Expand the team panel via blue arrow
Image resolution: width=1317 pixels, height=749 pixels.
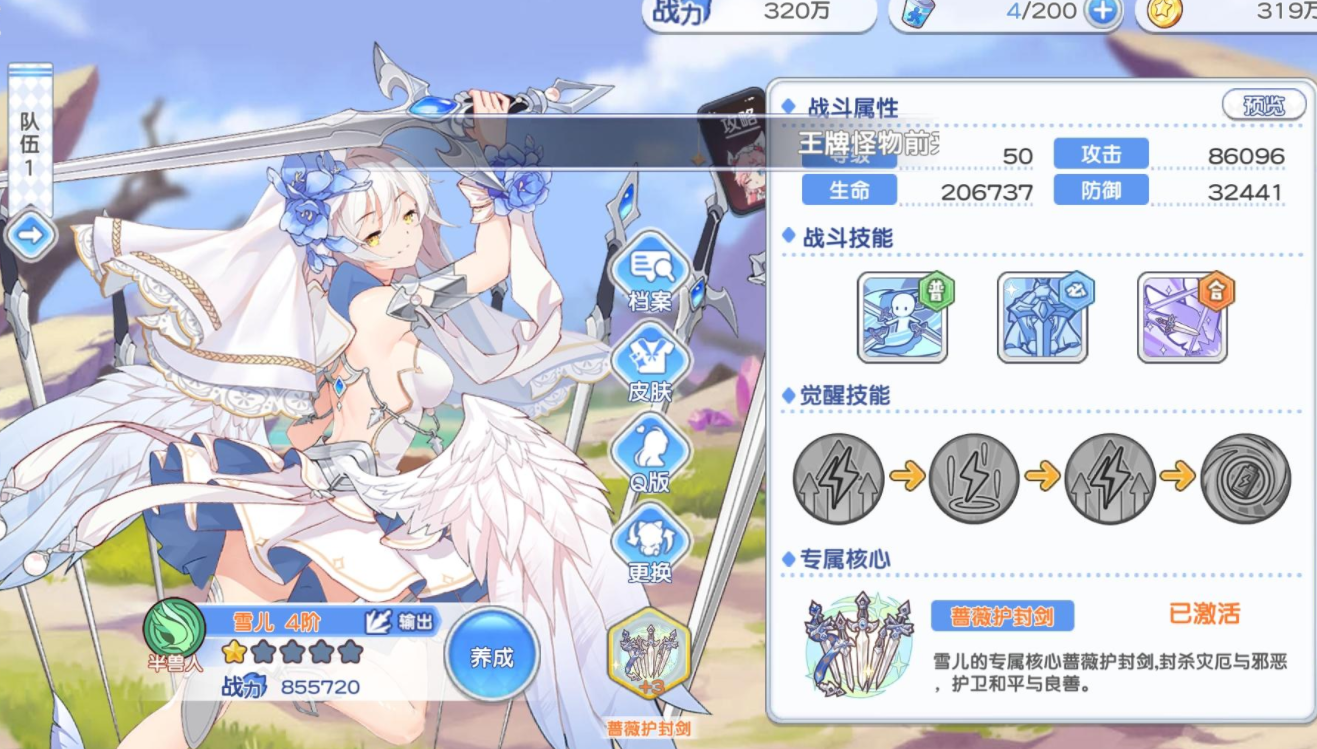click(29, 235)
